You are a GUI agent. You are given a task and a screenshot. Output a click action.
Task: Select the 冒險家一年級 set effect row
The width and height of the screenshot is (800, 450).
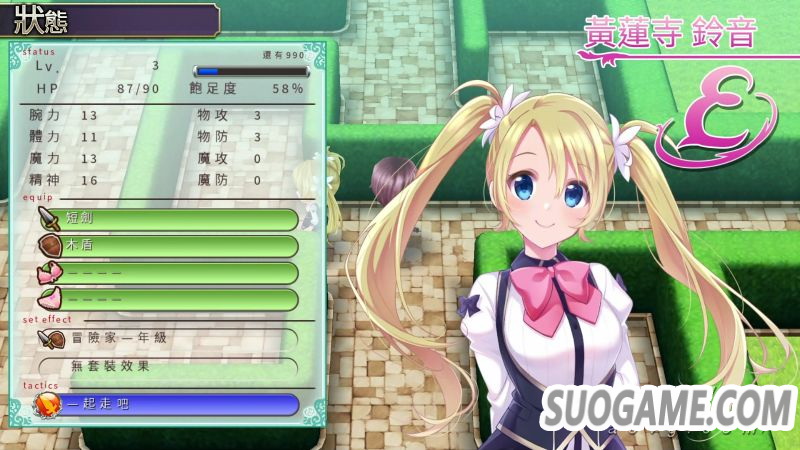pyautogui.click(x=168, y=339)
